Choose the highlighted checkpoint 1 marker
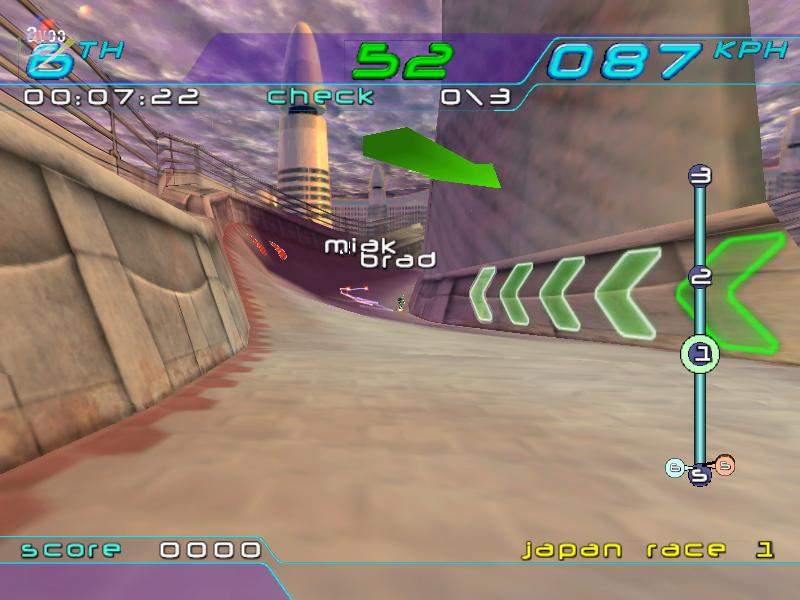Screen dimensions: 800x600 tap(701, 352)
